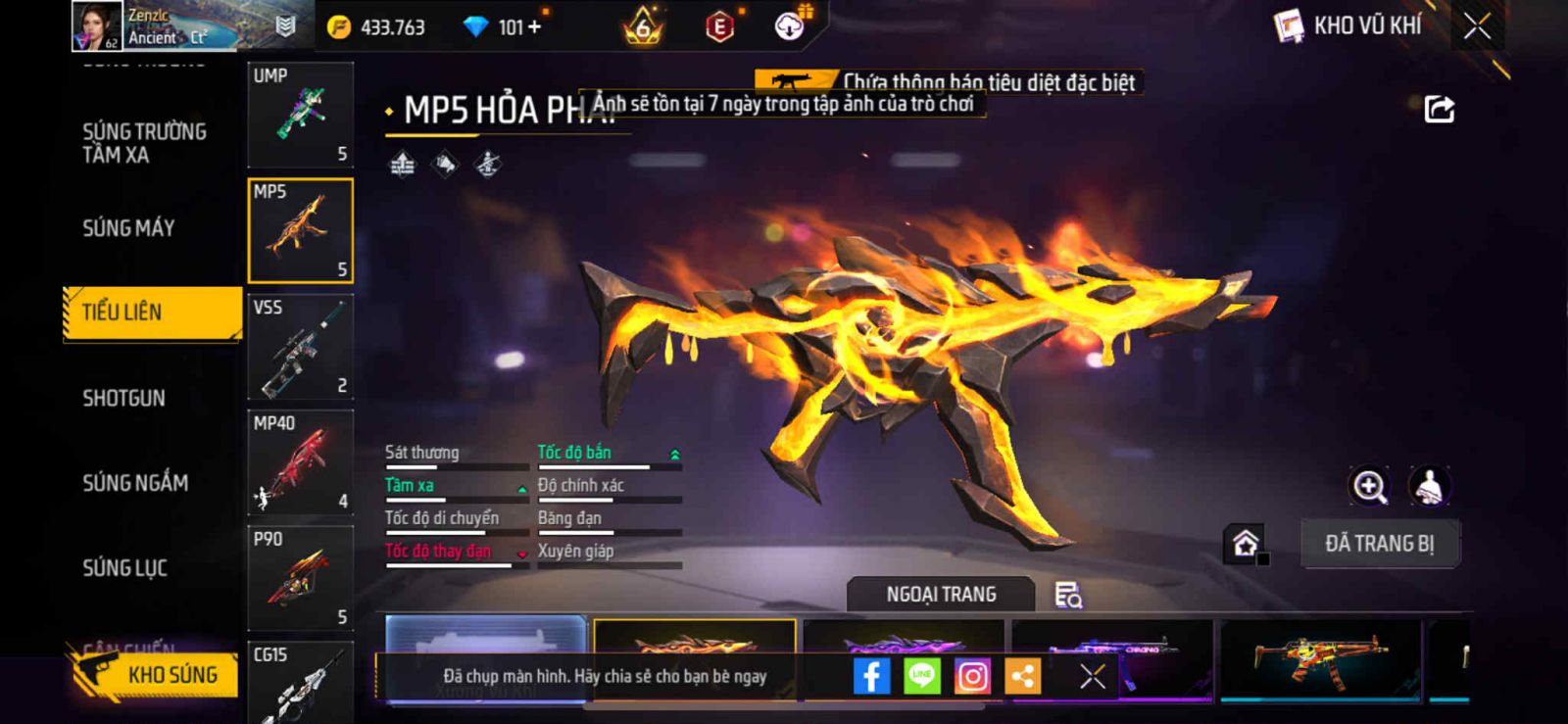Select the Súng Trường Tầm Xa category

coord(144,143)
